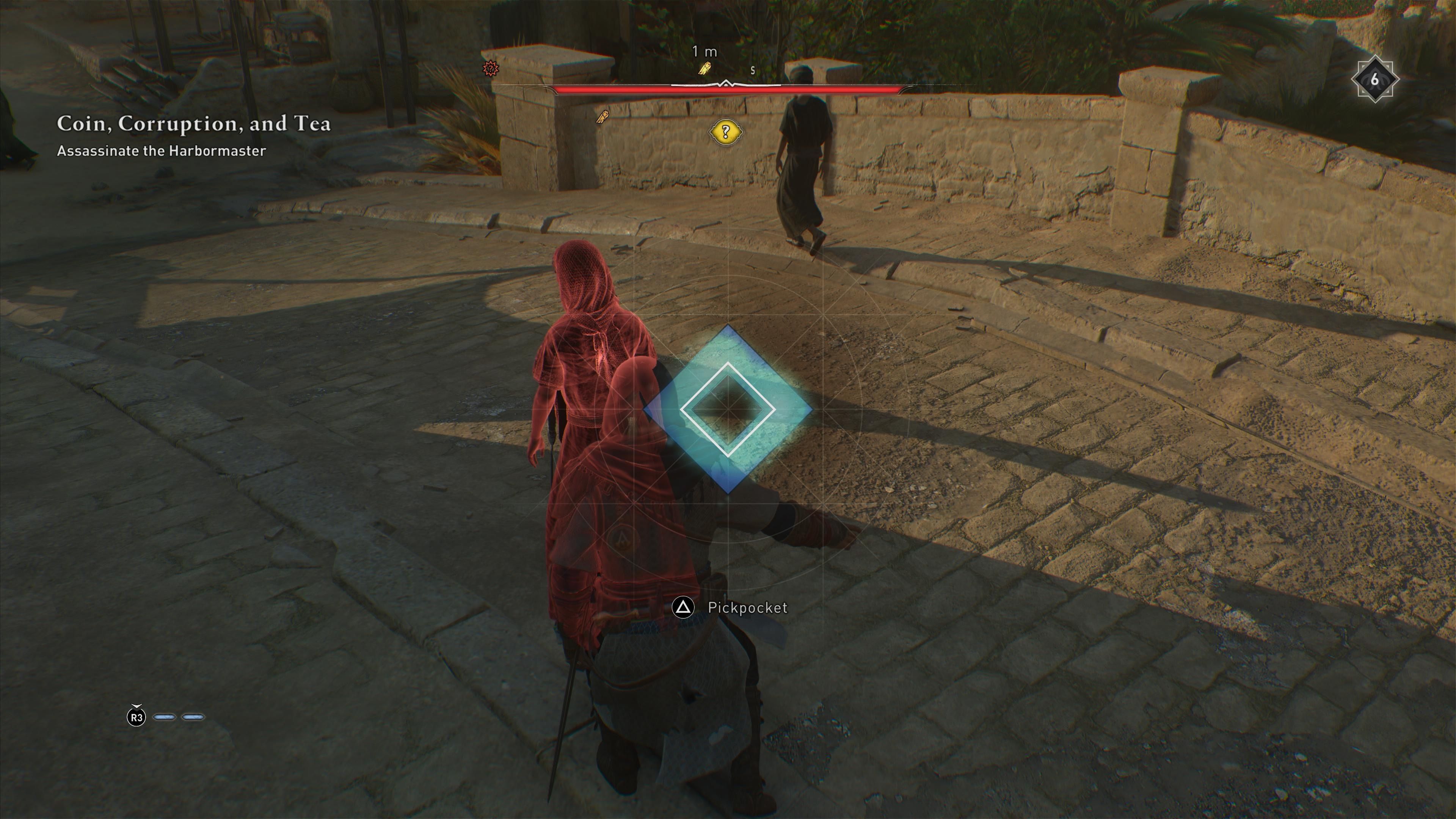This screenshot has width=1456, height=819.
Task: Click the orange shard marker below the compass
Action: [x=603, y=117]
